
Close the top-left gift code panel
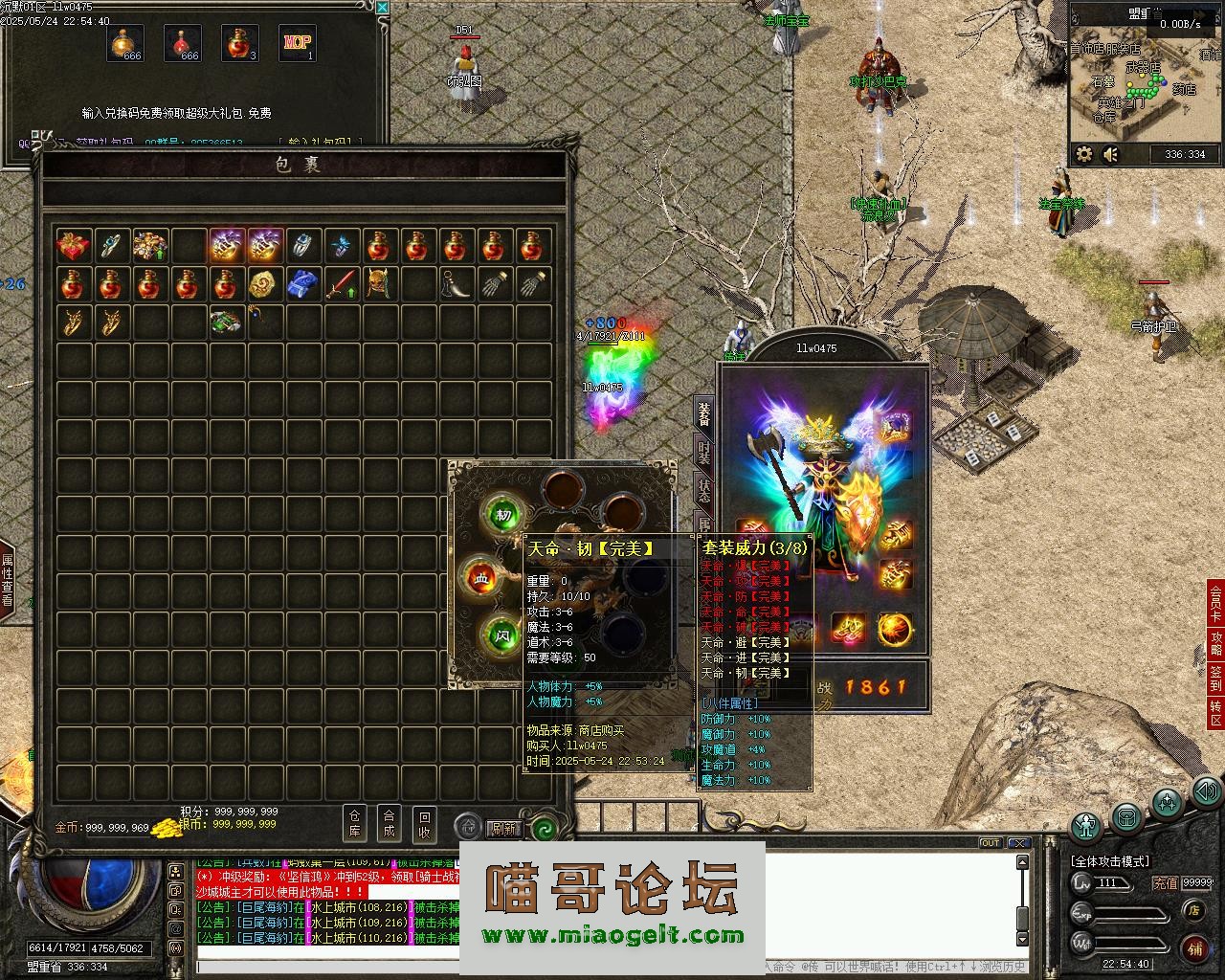382,8
